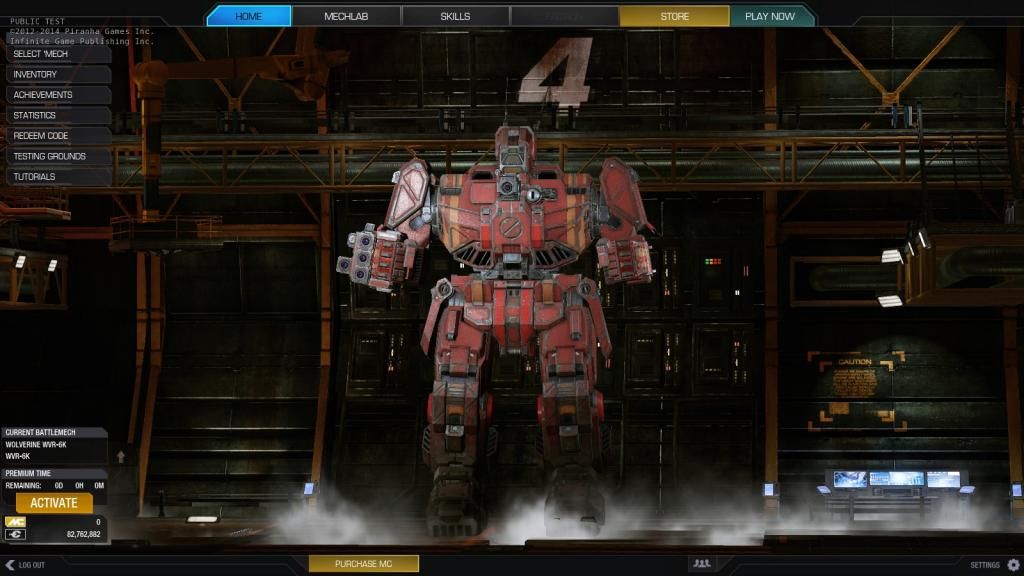Viewport: 1024px width, 576px height.
Task: Activate premium time
Action: tap(54, 503)
